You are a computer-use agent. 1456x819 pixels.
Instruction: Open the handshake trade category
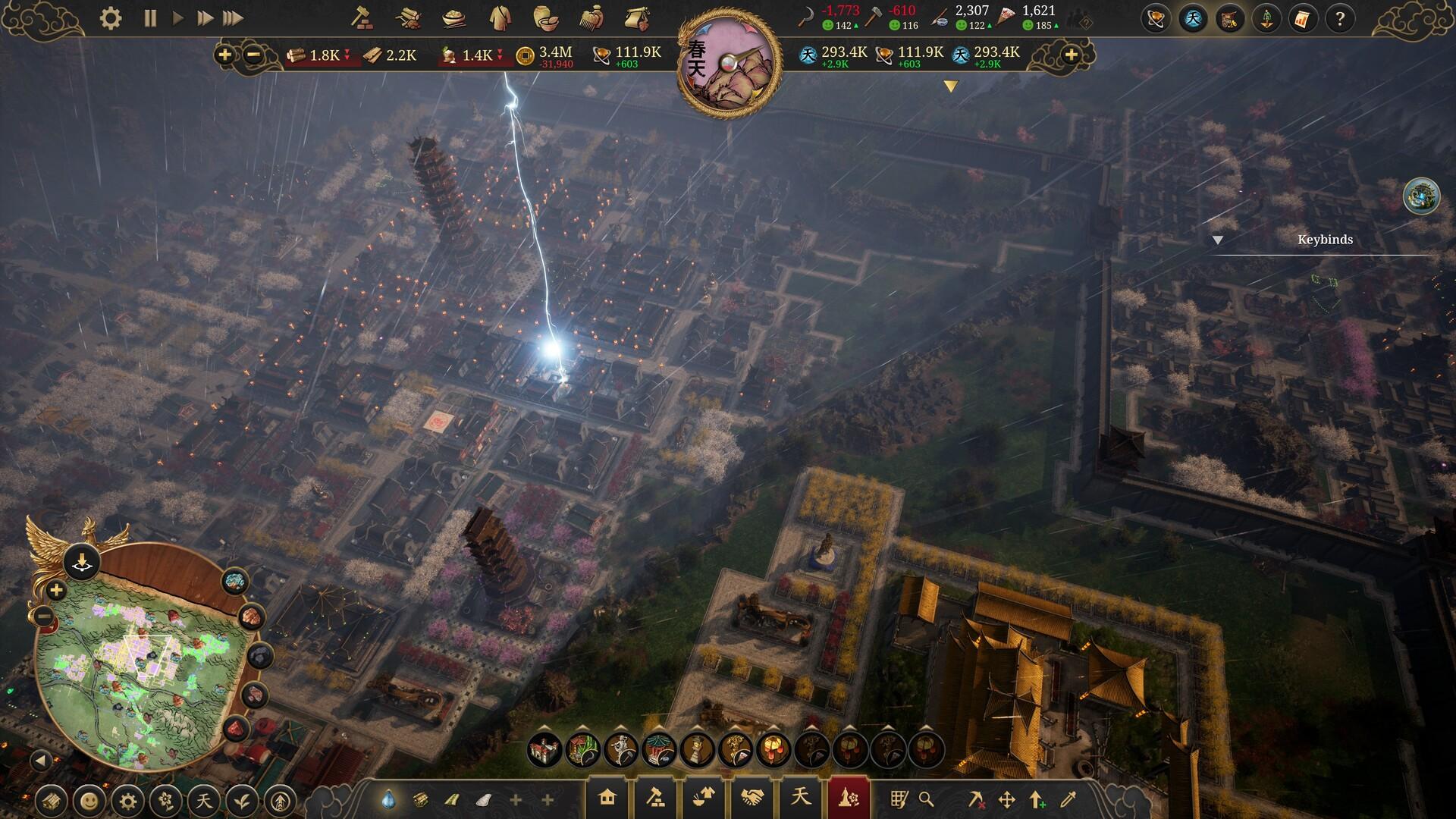click(752, 798)
